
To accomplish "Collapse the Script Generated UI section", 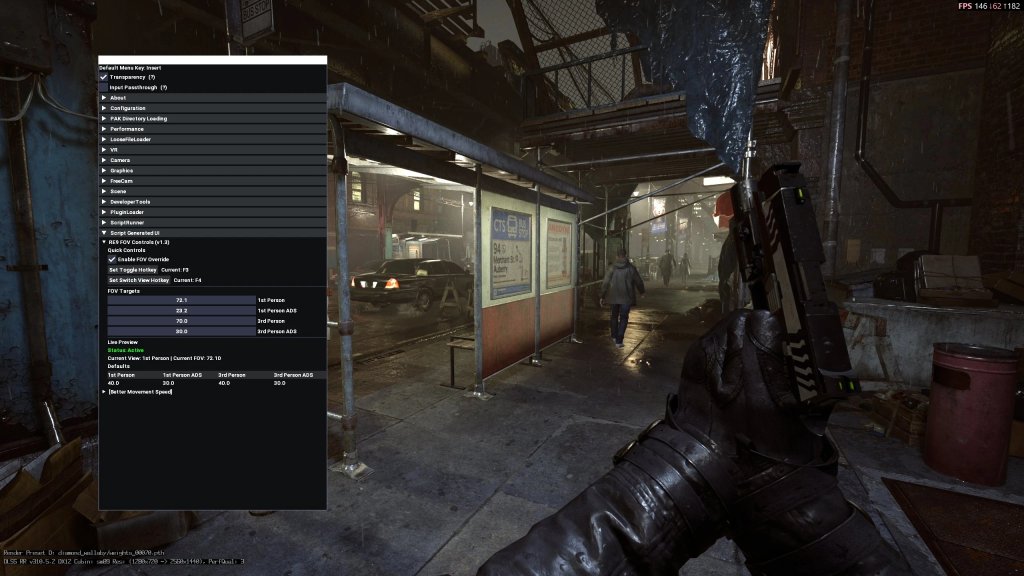I will point(134,233).
